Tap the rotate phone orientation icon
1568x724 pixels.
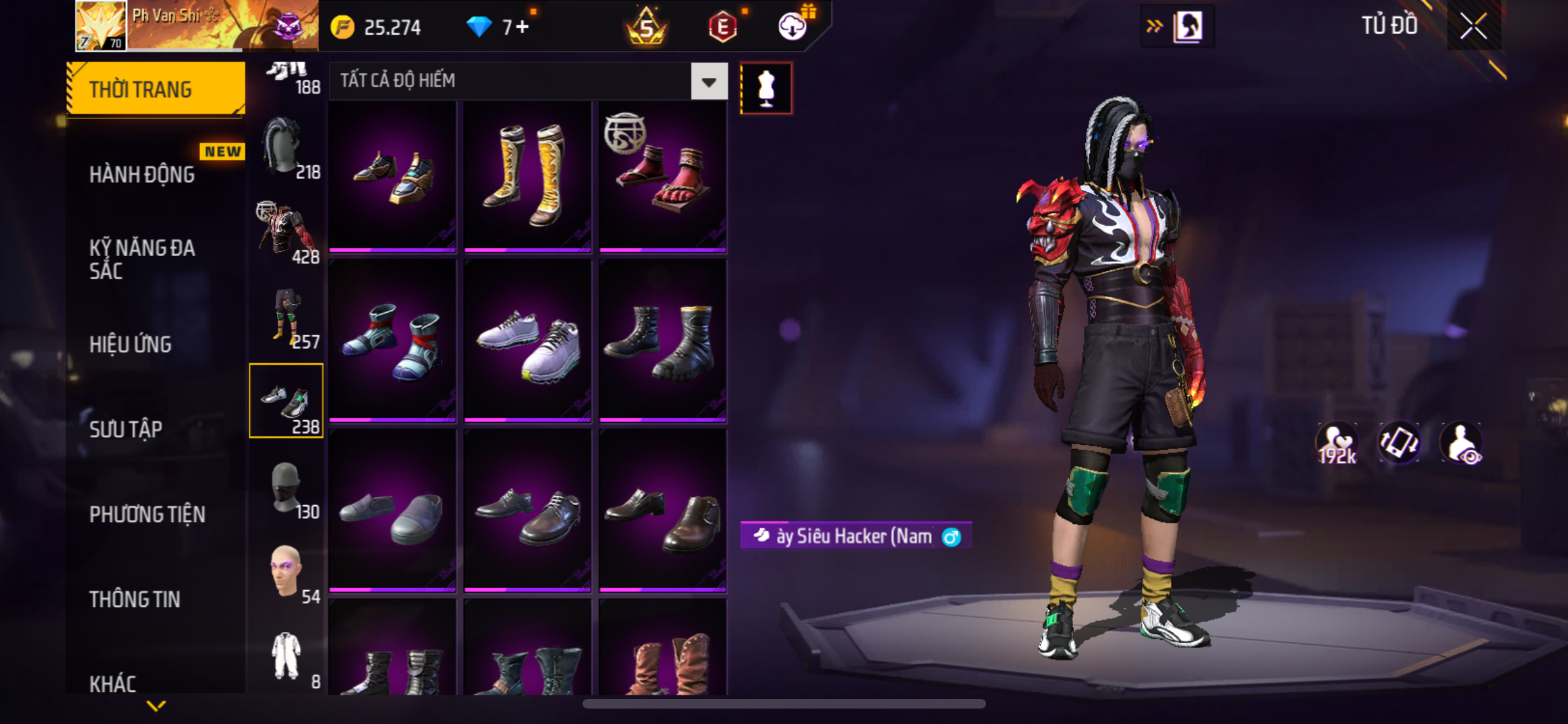click(x=1399, y=443)
